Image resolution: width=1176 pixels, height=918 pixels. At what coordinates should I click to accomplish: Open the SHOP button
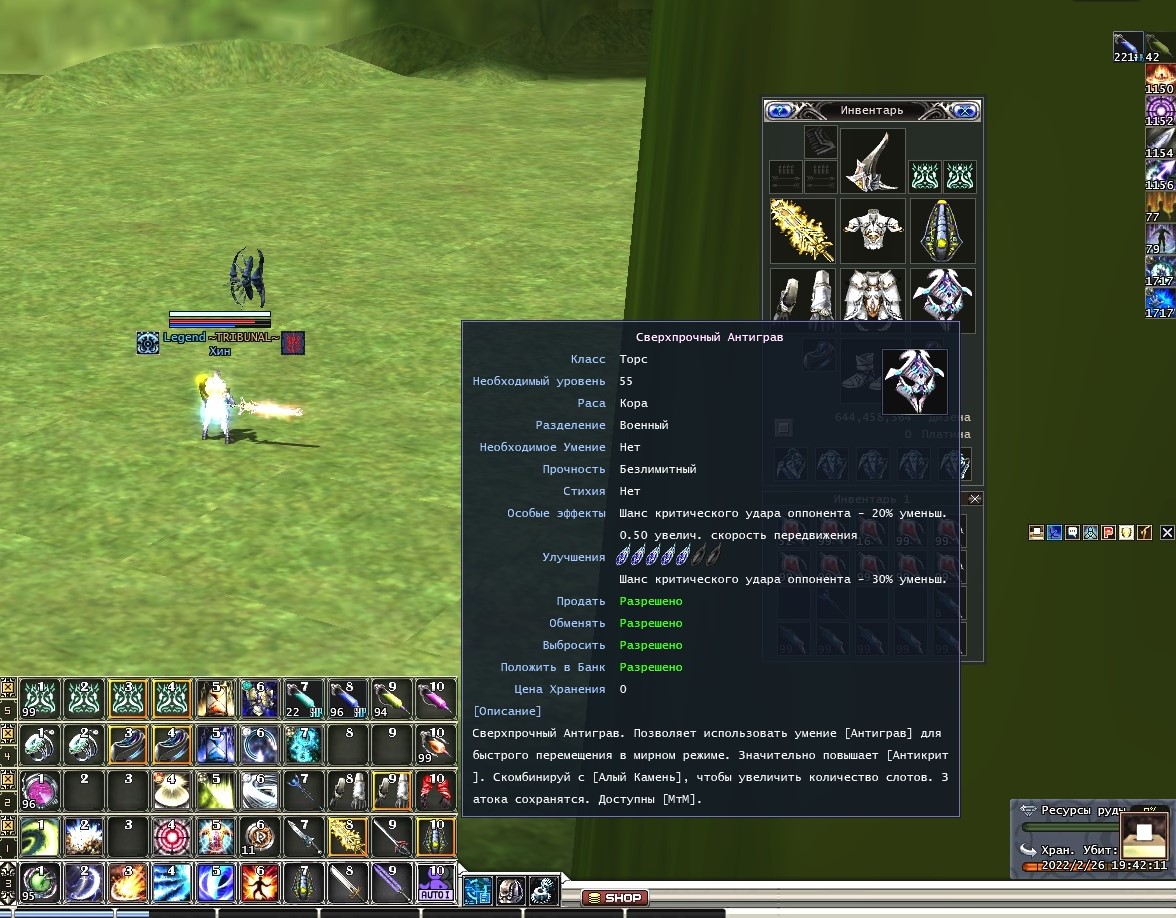(x=615, y=898)
